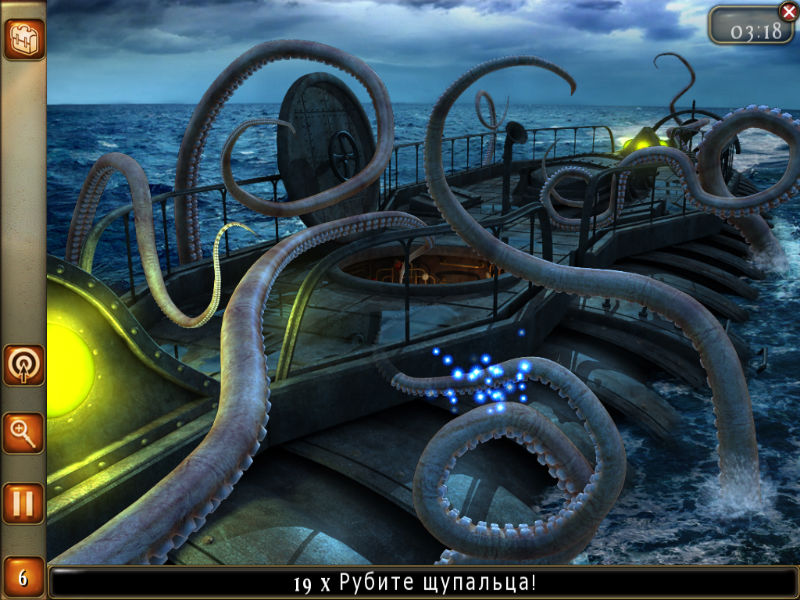Close the timer with the red X
The image size is (800, 600).
pyautogui.click(x=787, y=12)
